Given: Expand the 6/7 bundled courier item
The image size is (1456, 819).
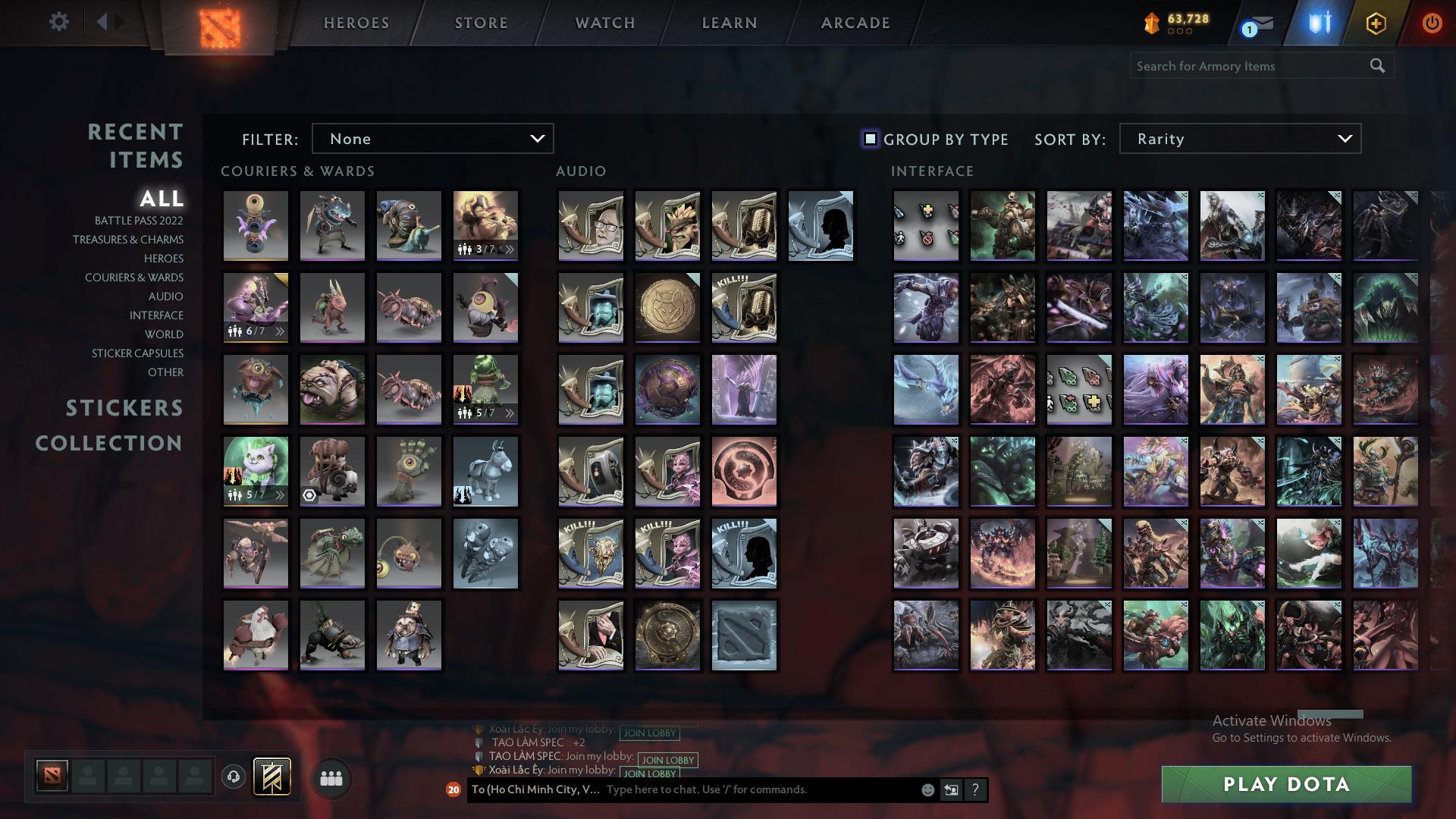Looking at the screenshot, I should pyautogui.click(x=279, y=330).
